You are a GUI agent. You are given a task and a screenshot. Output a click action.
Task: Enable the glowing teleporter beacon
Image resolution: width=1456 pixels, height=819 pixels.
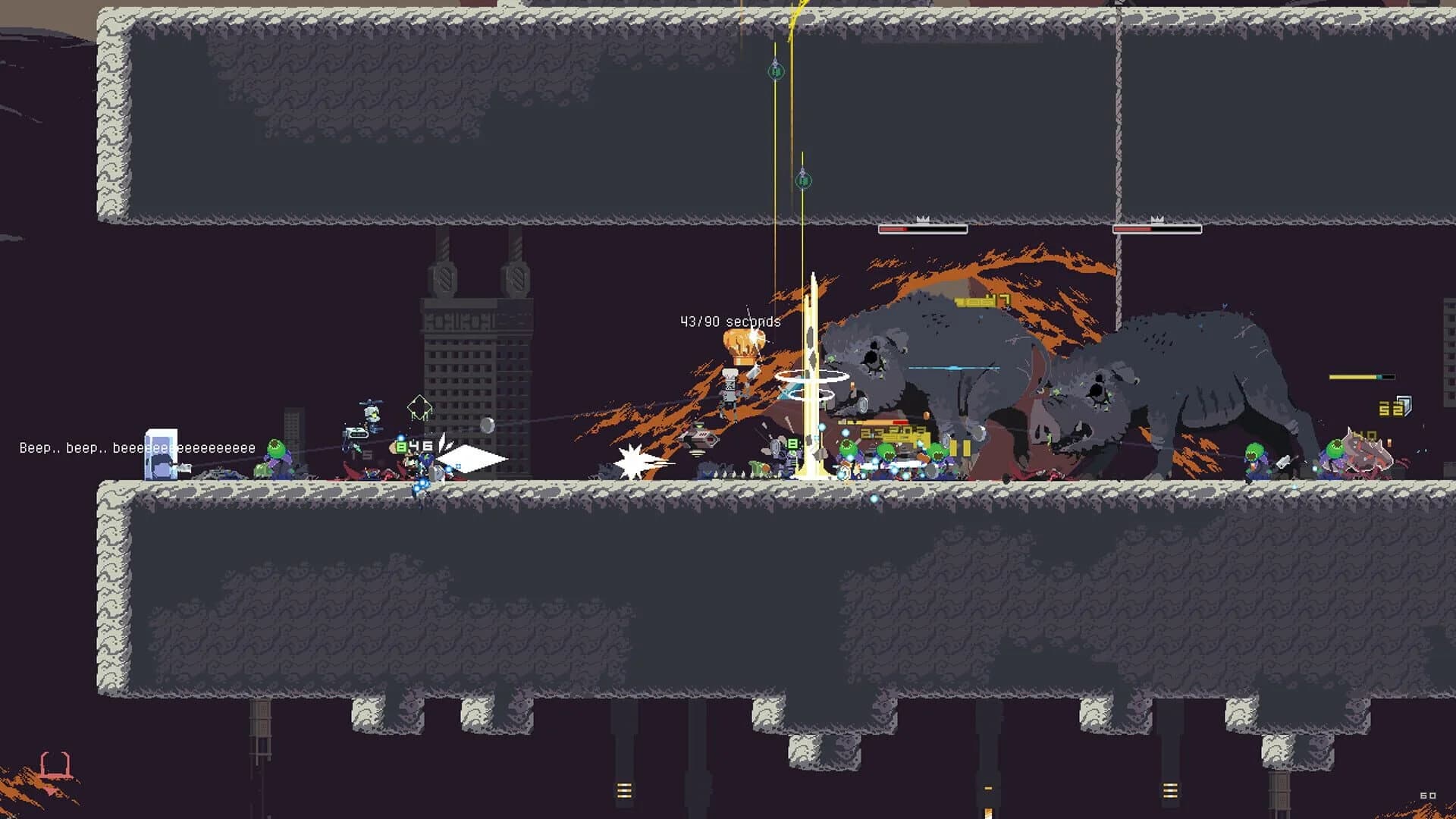click(813, 379)
